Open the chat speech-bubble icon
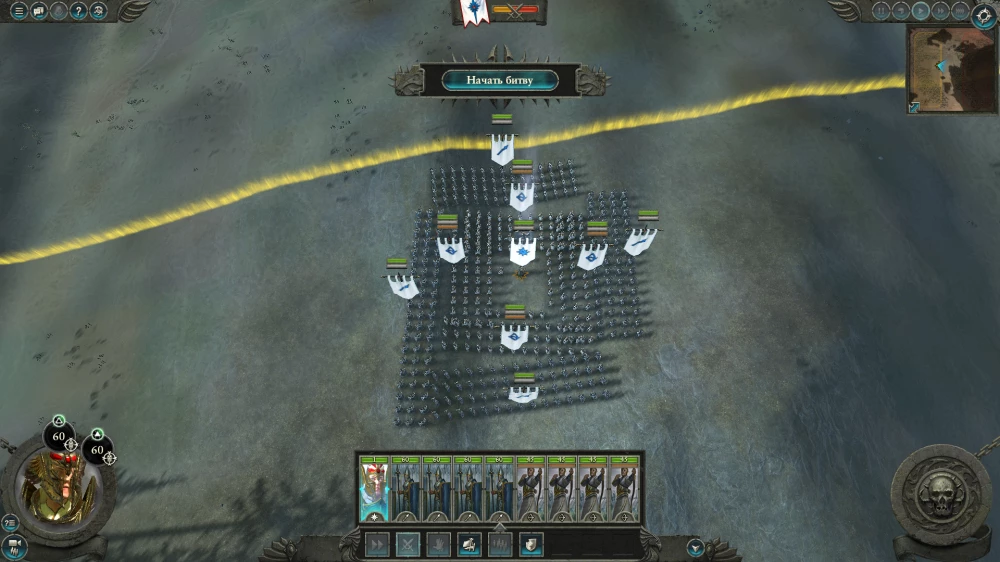Image resolution: width=1000 pixels, height=562 pixels. point(39,11)
